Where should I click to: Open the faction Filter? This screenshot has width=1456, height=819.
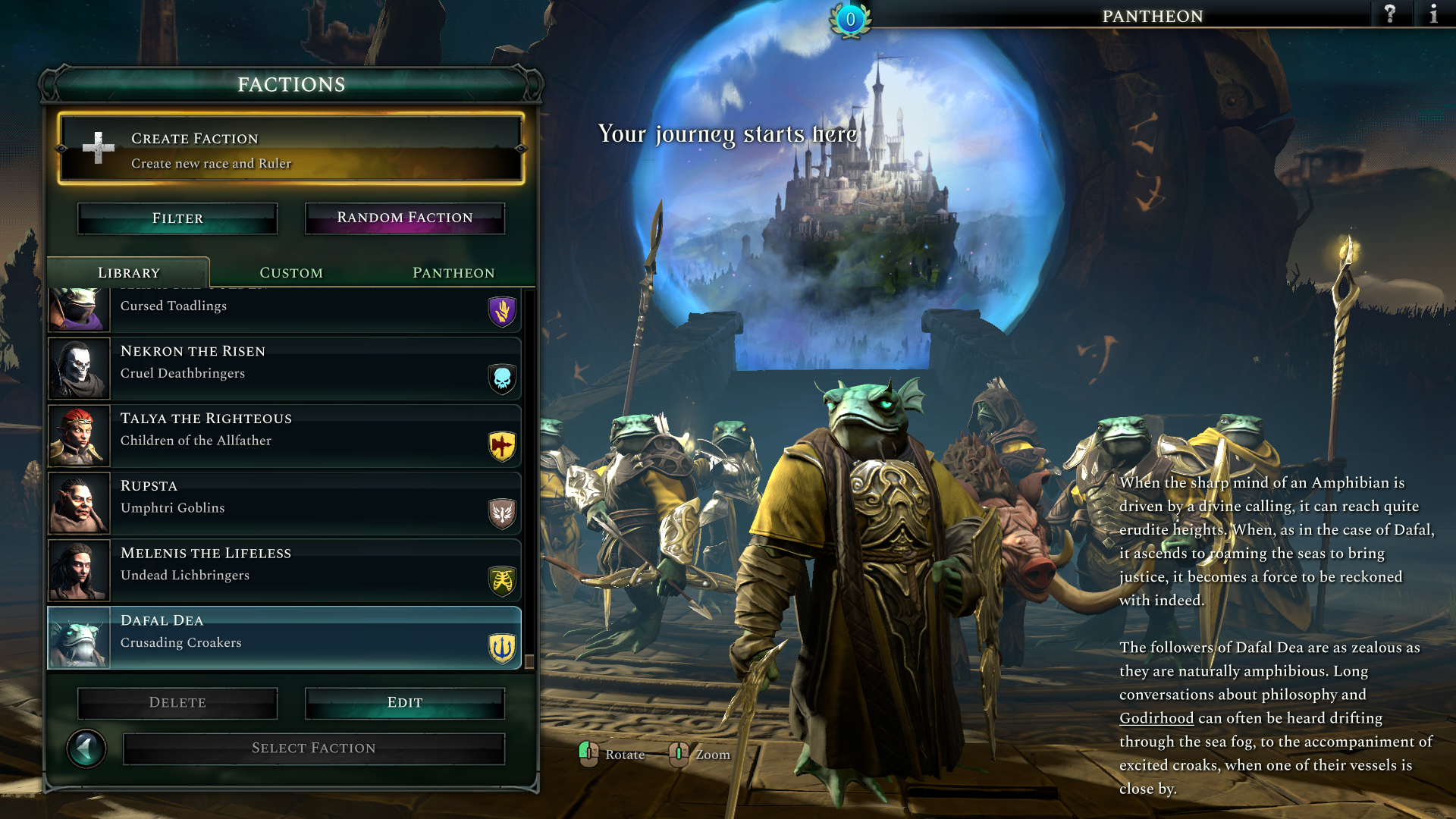177,218
